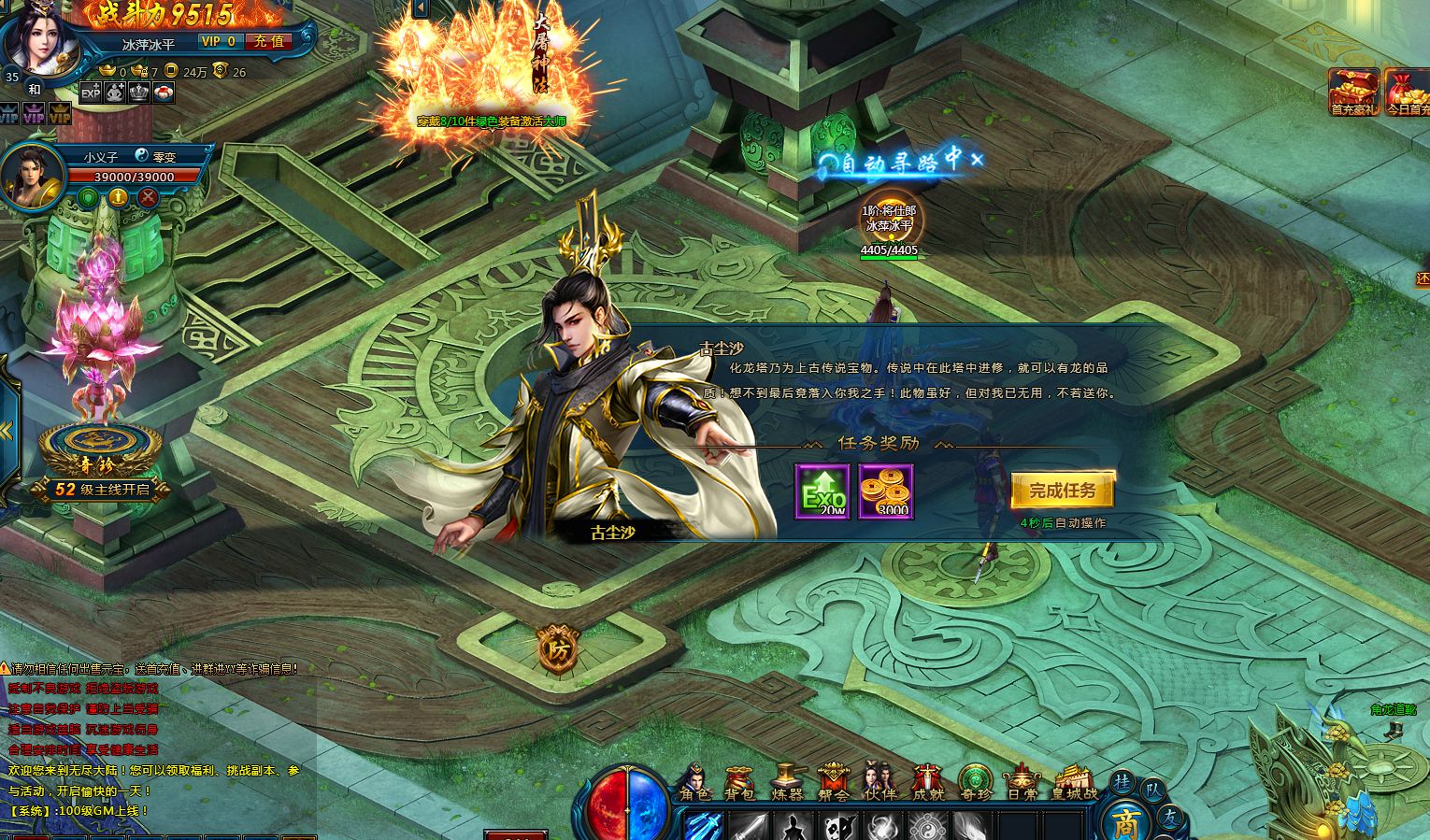The width and height of the screenshot is (1430, 840).
Task: Activate the panda skill icon
Action: pos(840,826)
